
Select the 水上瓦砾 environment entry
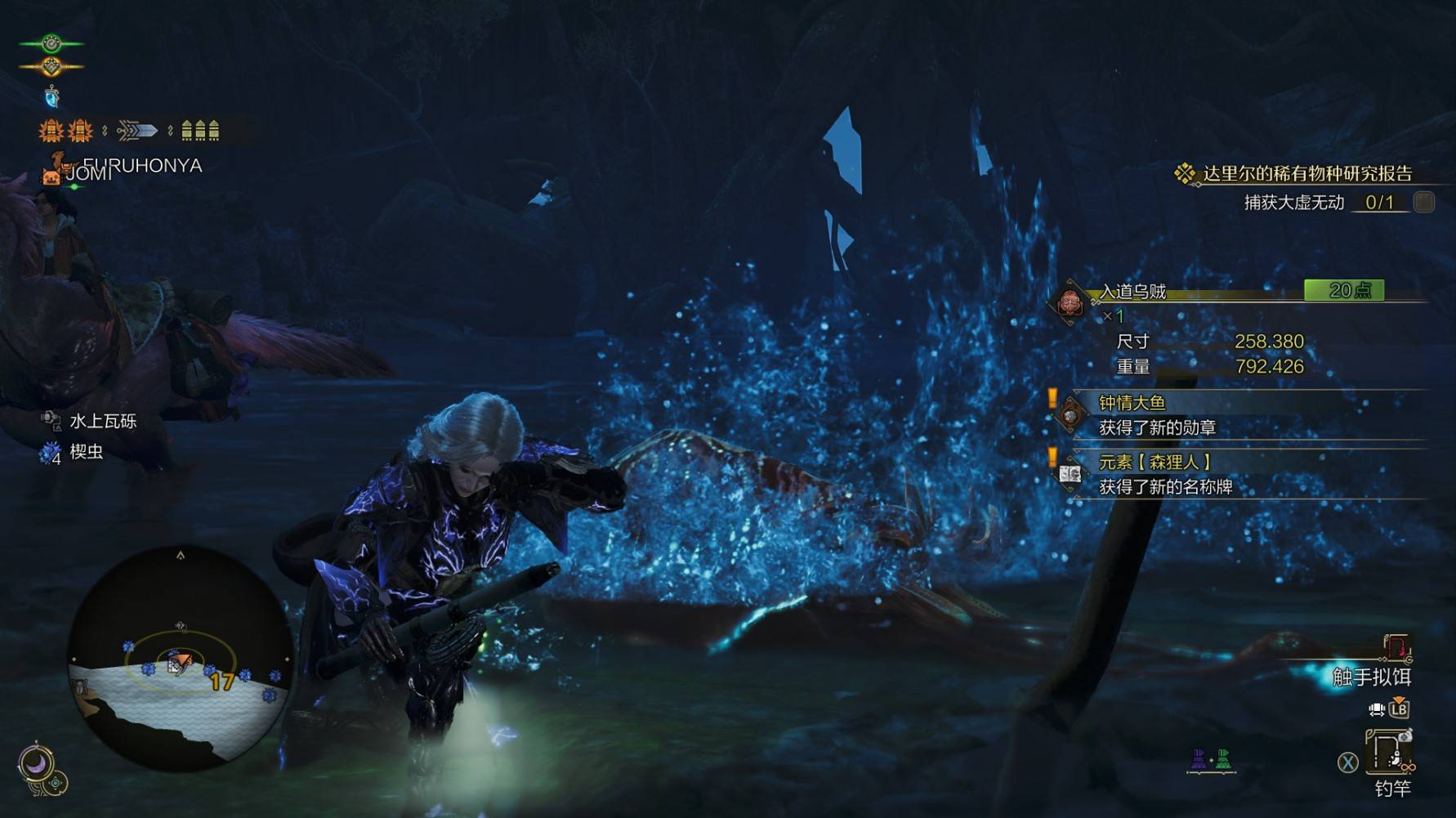102,421
